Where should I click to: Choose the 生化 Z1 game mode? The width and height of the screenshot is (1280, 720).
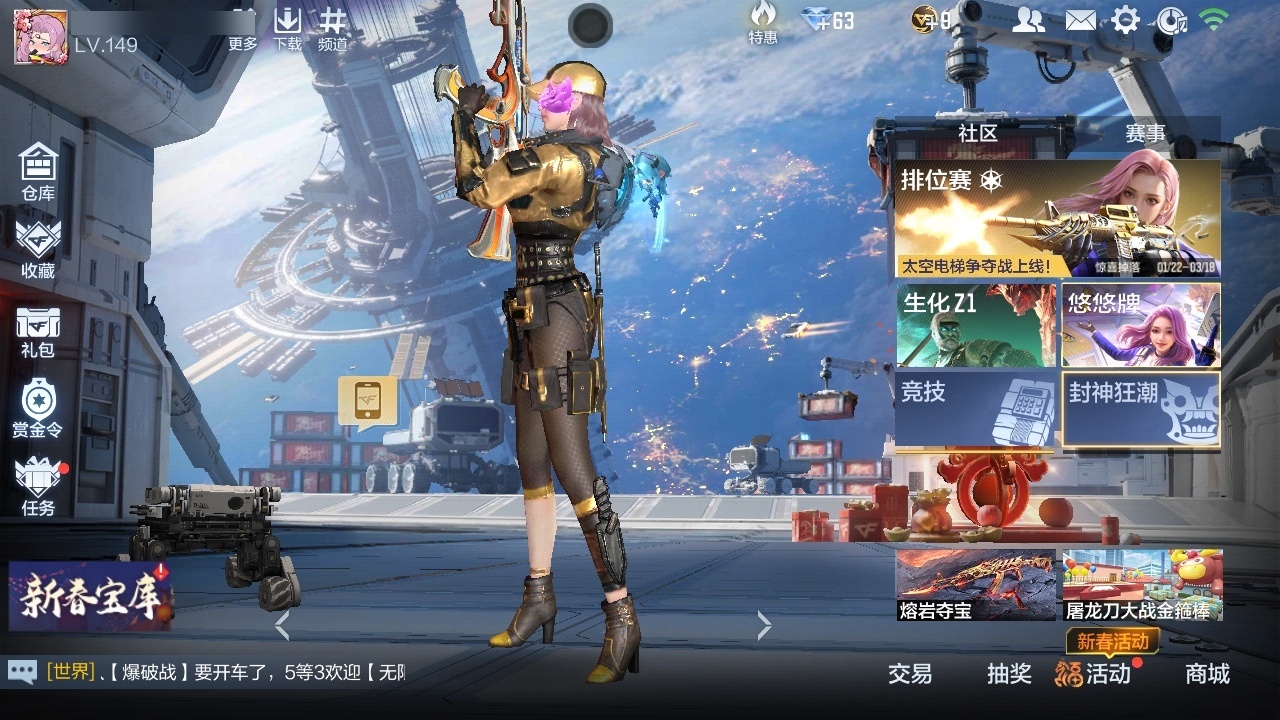(976, 326)
